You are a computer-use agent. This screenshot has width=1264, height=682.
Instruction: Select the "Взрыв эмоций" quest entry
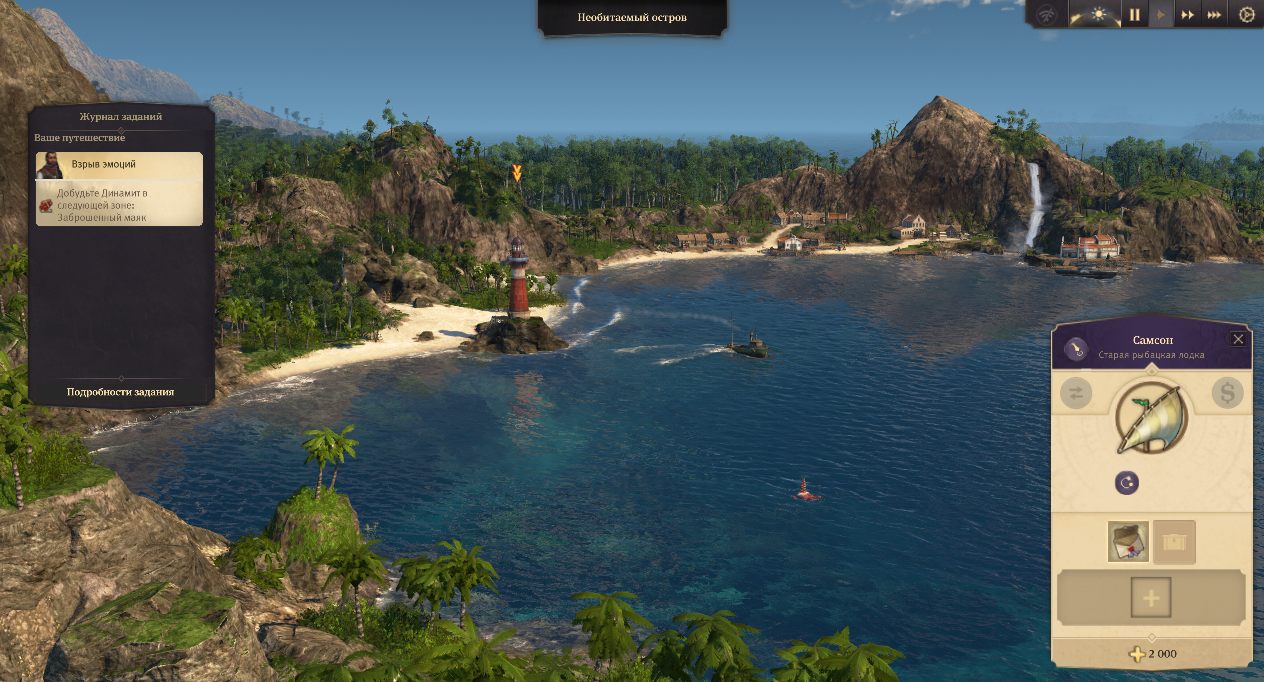click(120, 164)
